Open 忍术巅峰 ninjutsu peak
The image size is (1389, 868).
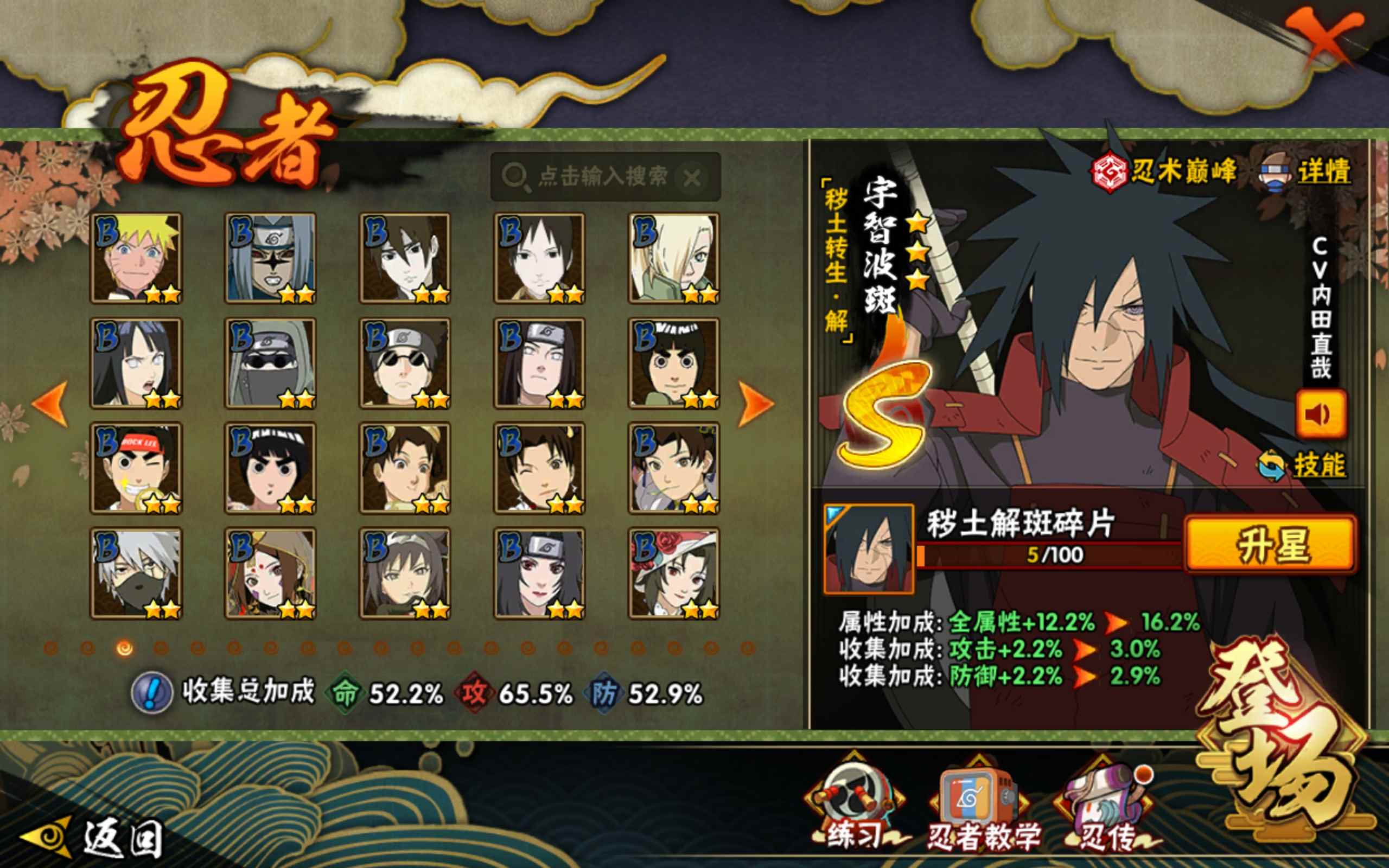coord(1164,171)
